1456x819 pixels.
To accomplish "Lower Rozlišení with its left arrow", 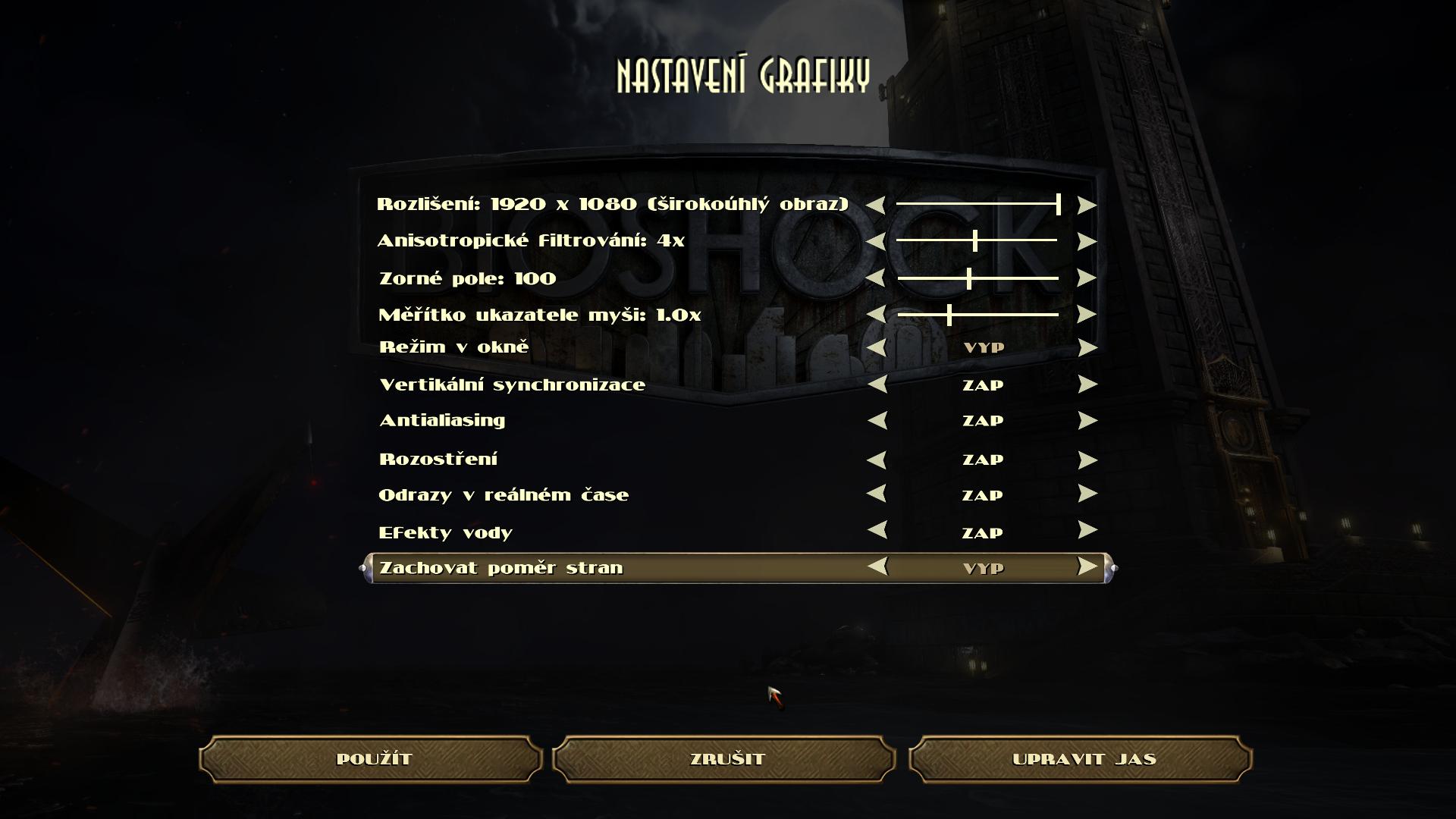I will [876, 205].
